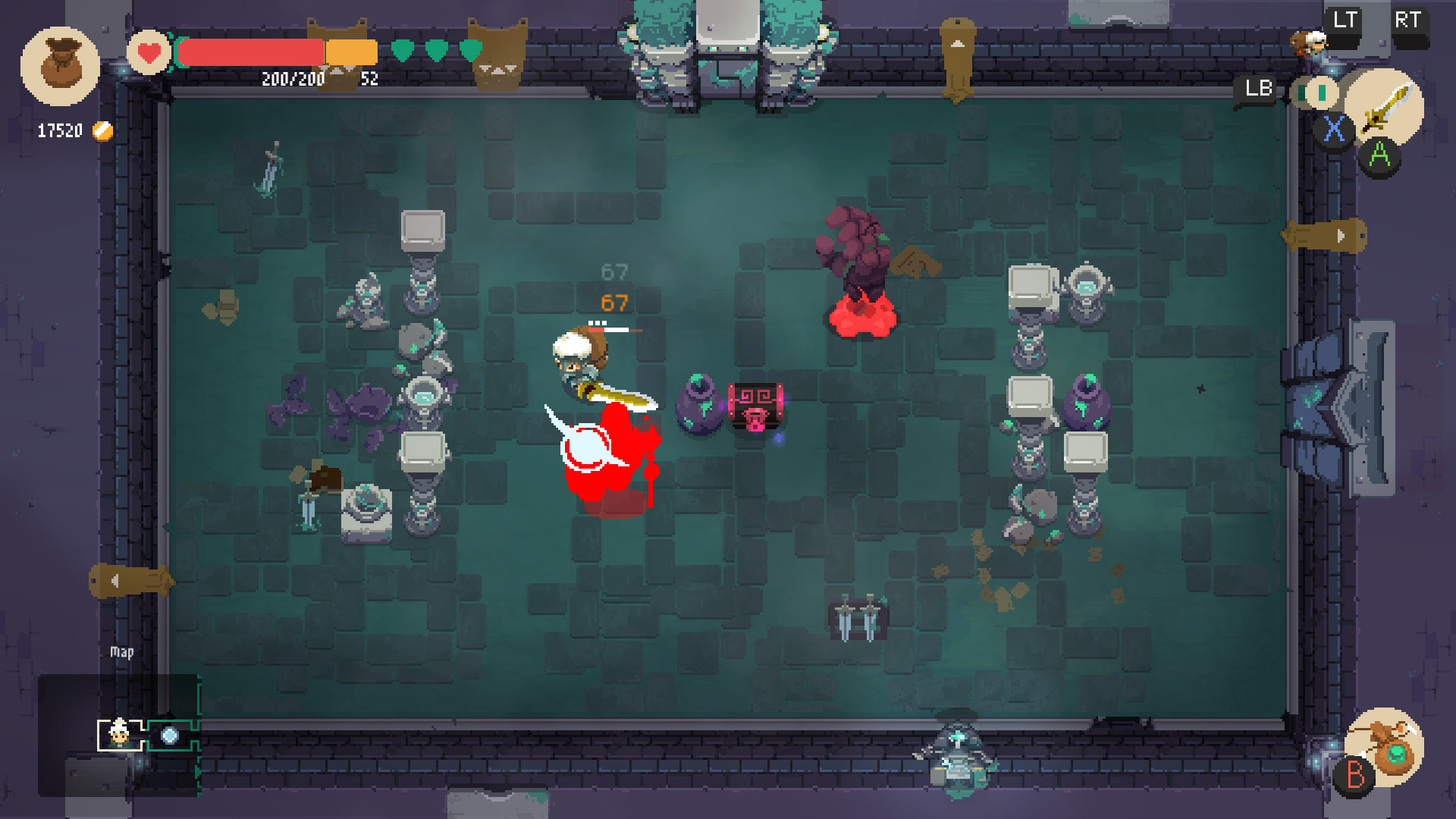Click the Map label
Image resolution: width=1456 pixels, height=819 pixels.
coord(122,651)
